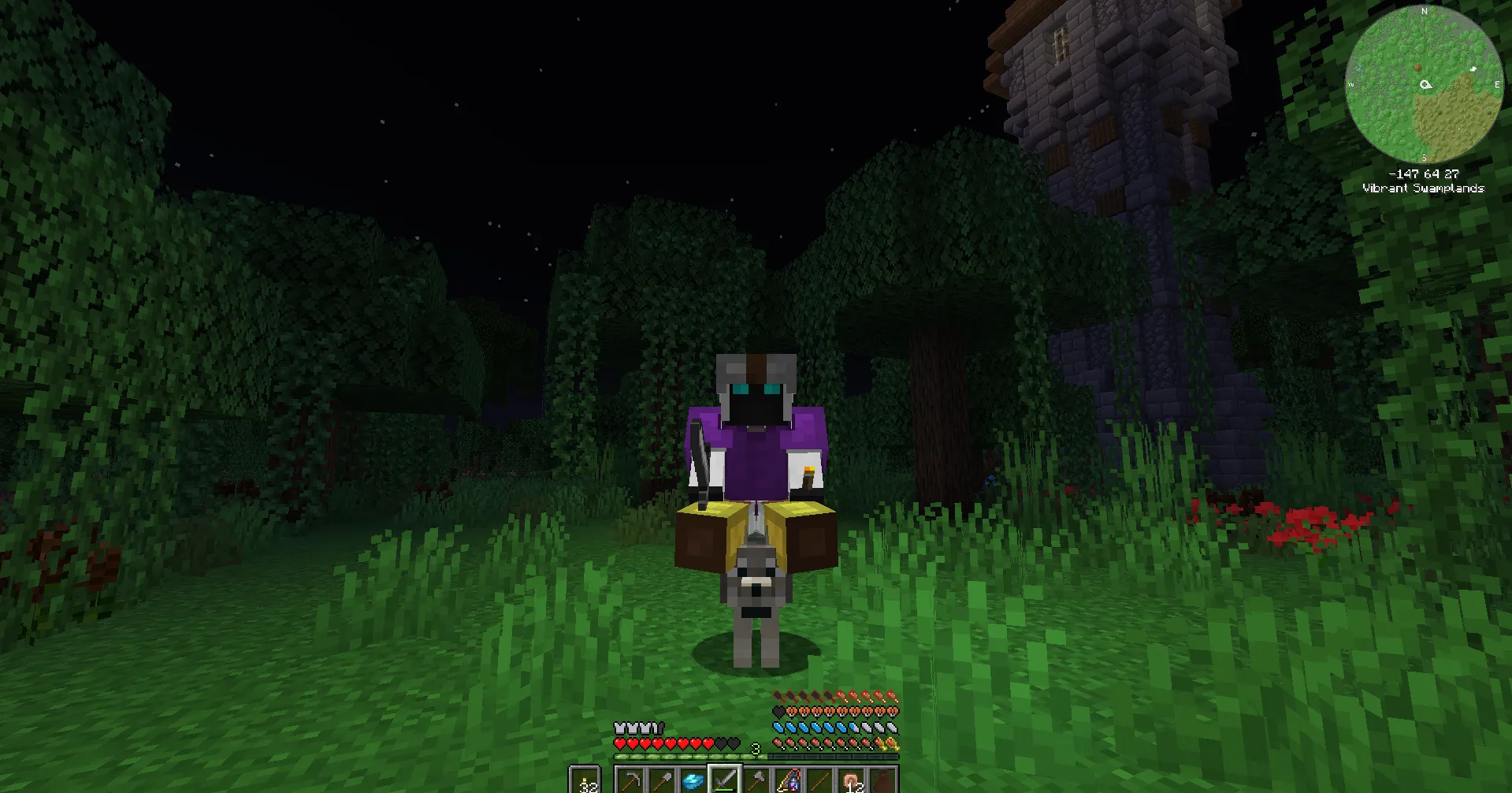
Task: Click the N compass marker on the minimap
Action: 1424,11
